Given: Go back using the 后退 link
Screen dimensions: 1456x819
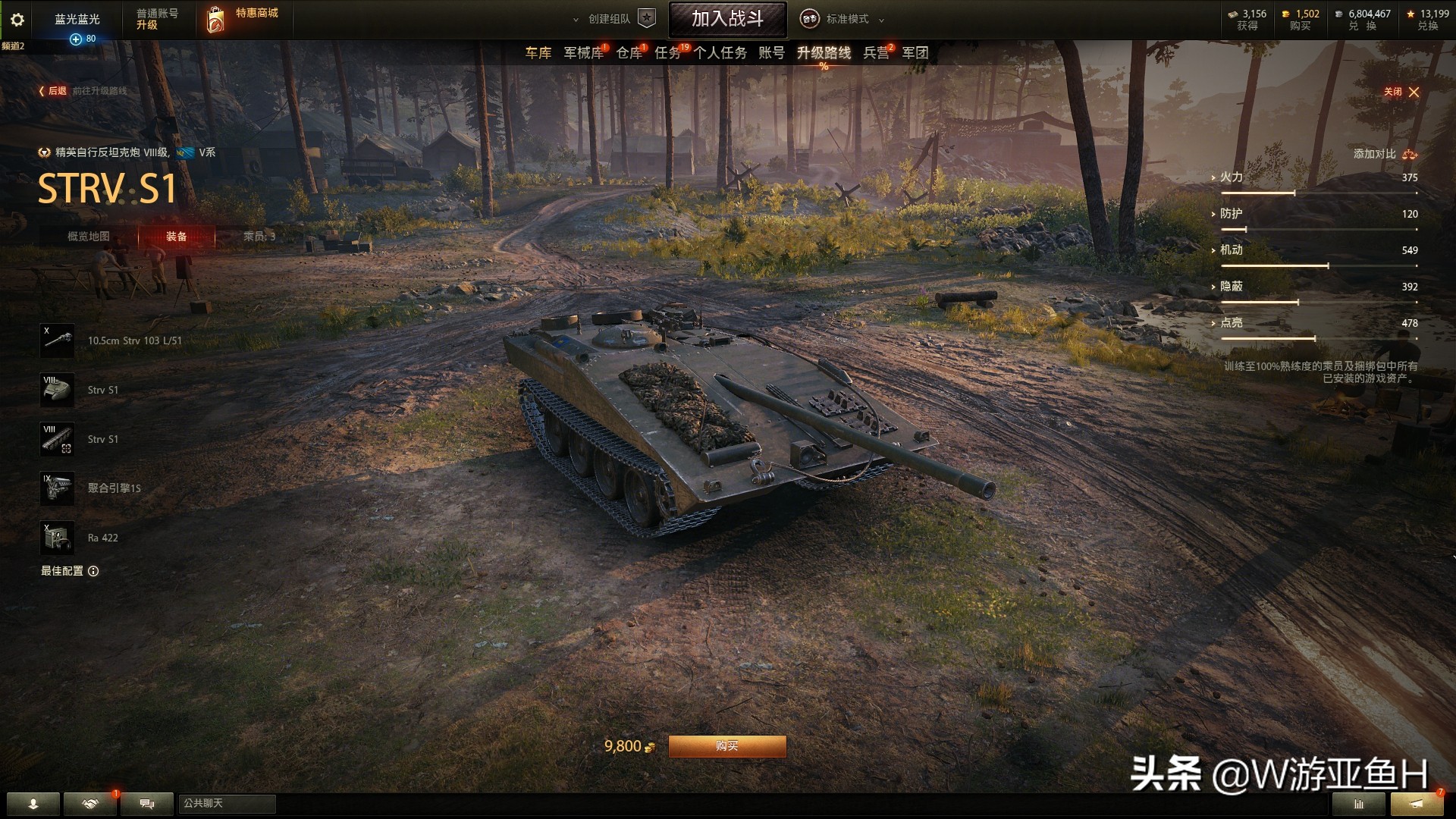Looking at the screenshot, I should pos(53,91).
